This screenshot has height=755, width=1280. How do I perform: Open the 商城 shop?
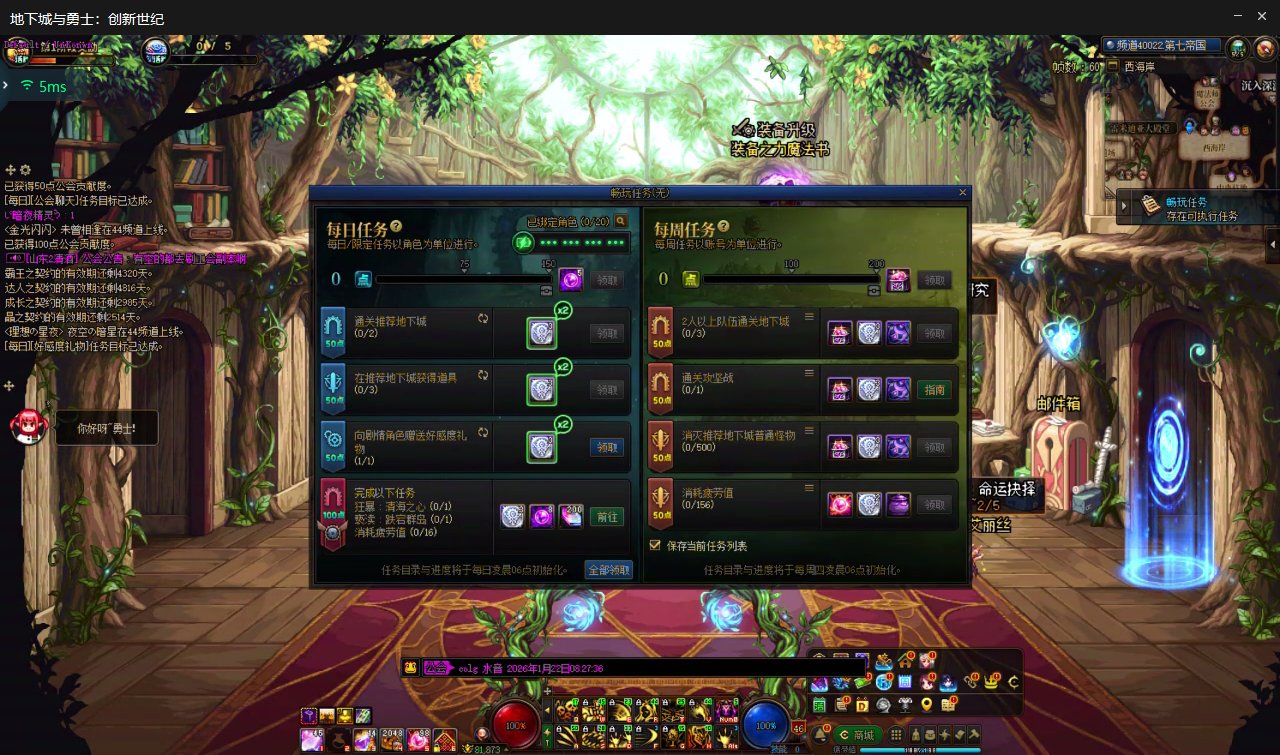(857, 735)
